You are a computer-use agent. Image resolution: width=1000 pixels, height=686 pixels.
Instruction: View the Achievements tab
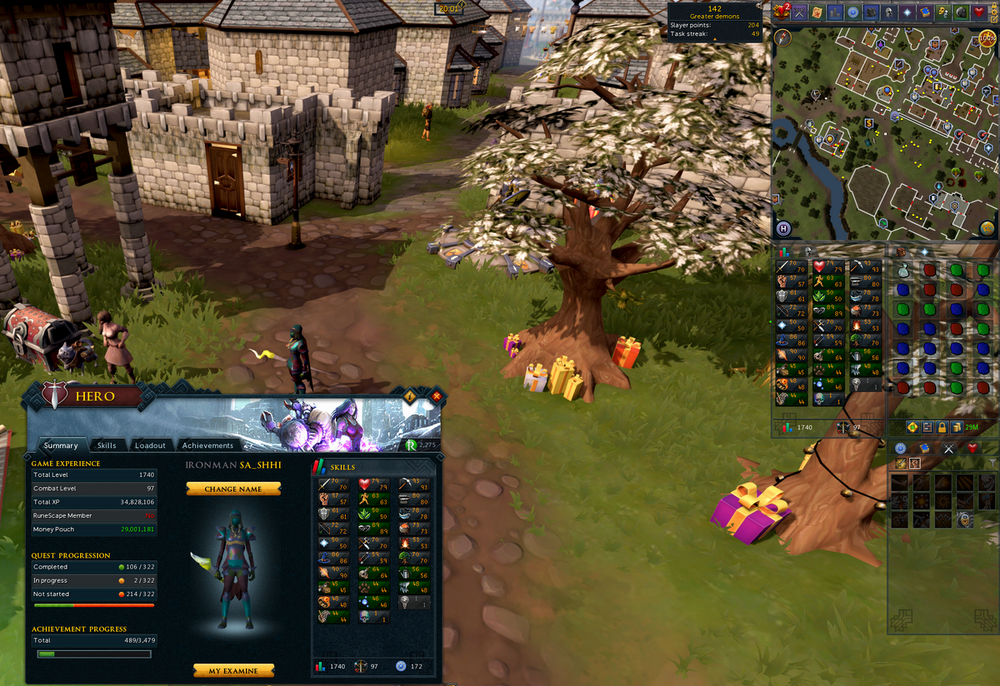(208, 445)
